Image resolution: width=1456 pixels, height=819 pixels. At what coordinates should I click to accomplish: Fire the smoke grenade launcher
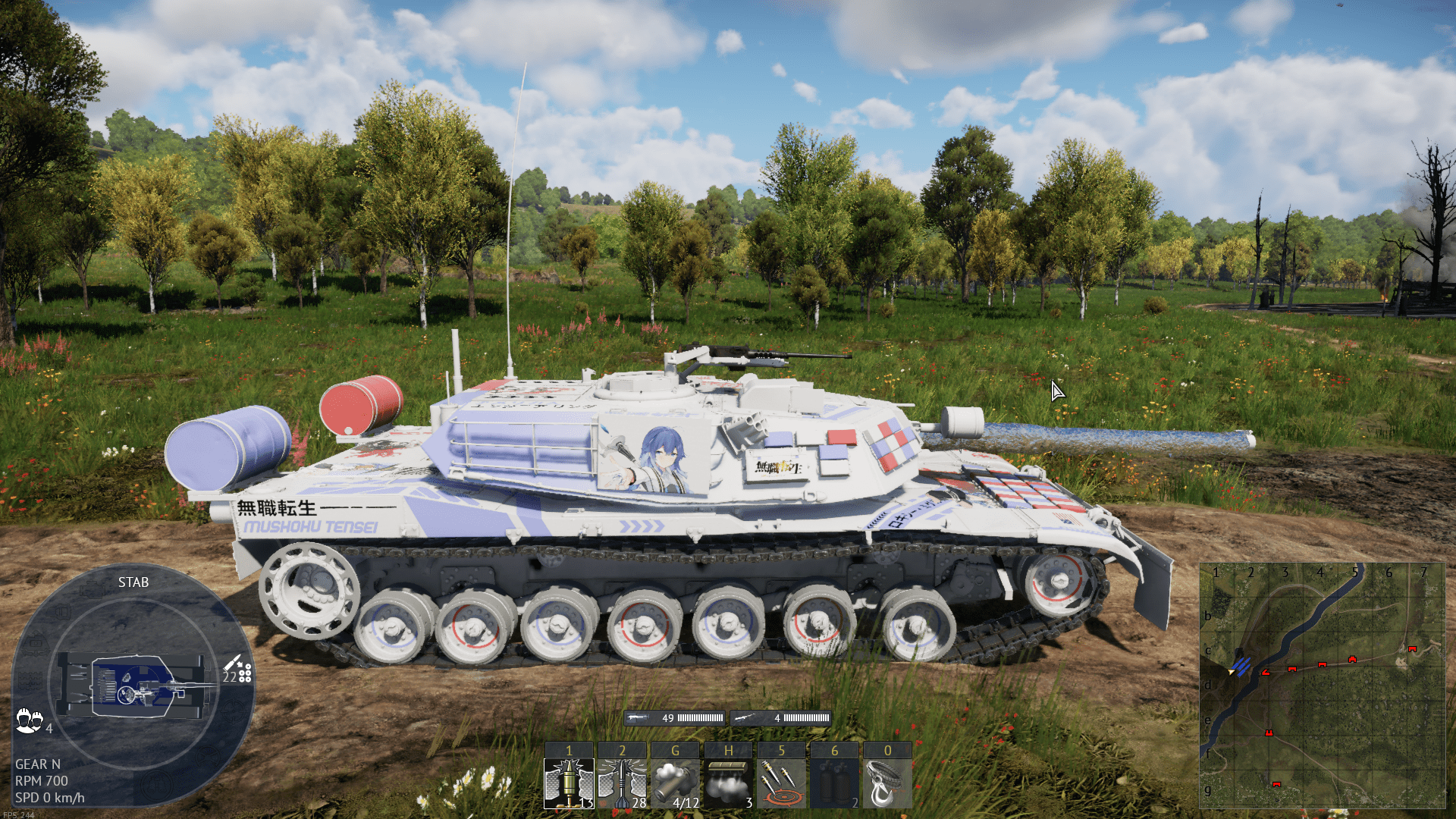pos(675,783)
